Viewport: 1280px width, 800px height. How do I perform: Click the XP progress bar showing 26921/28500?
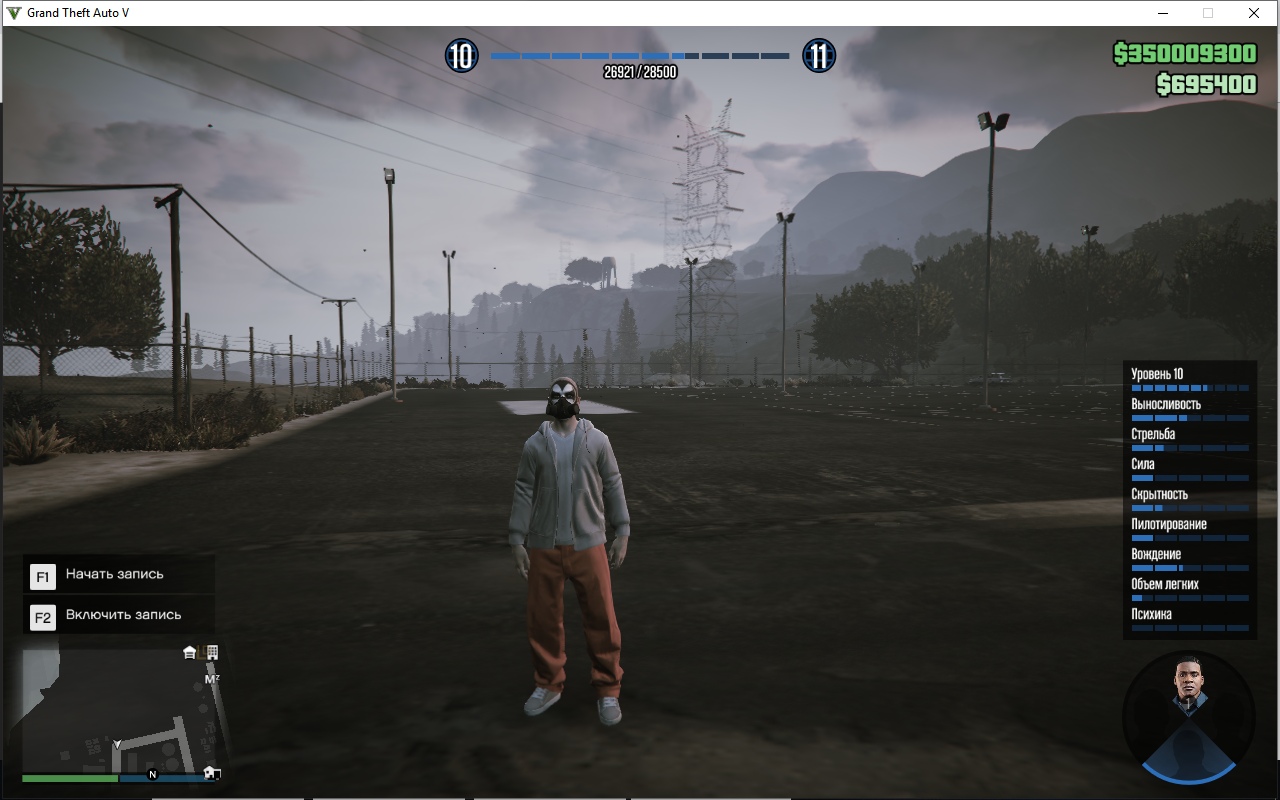pos(637,56)
